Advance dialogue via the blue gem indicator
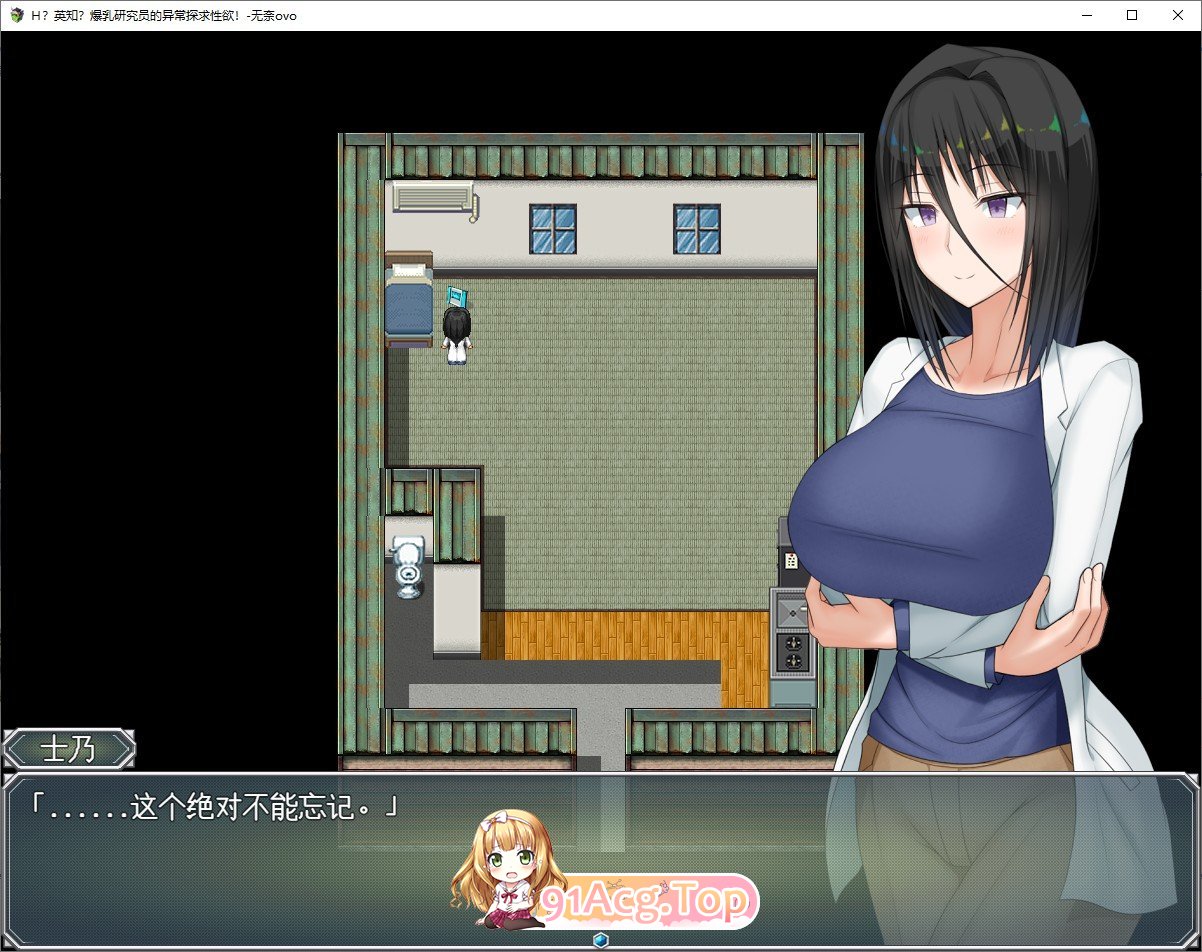Image resolution: width=1202 pixels, height=952 pixels. click(x=600, y=940)
